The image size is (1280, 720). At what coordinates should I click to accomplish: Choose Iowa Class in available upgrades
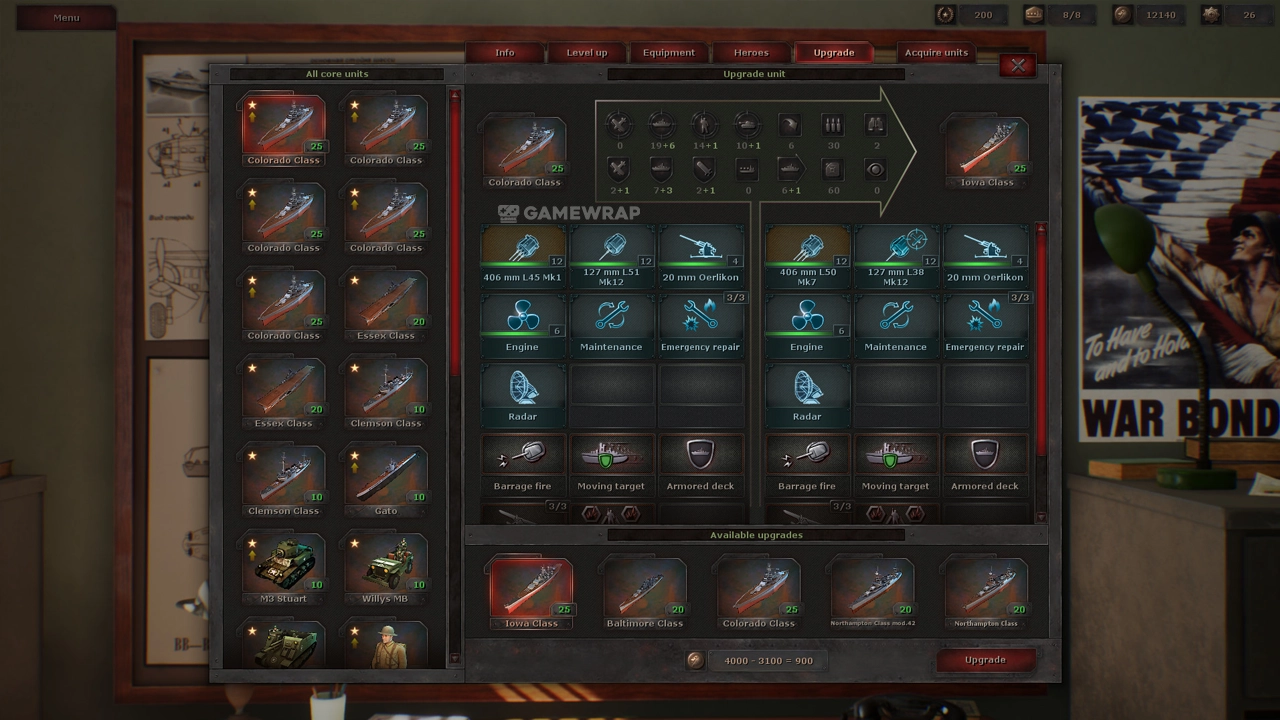[x=531, y=592]
